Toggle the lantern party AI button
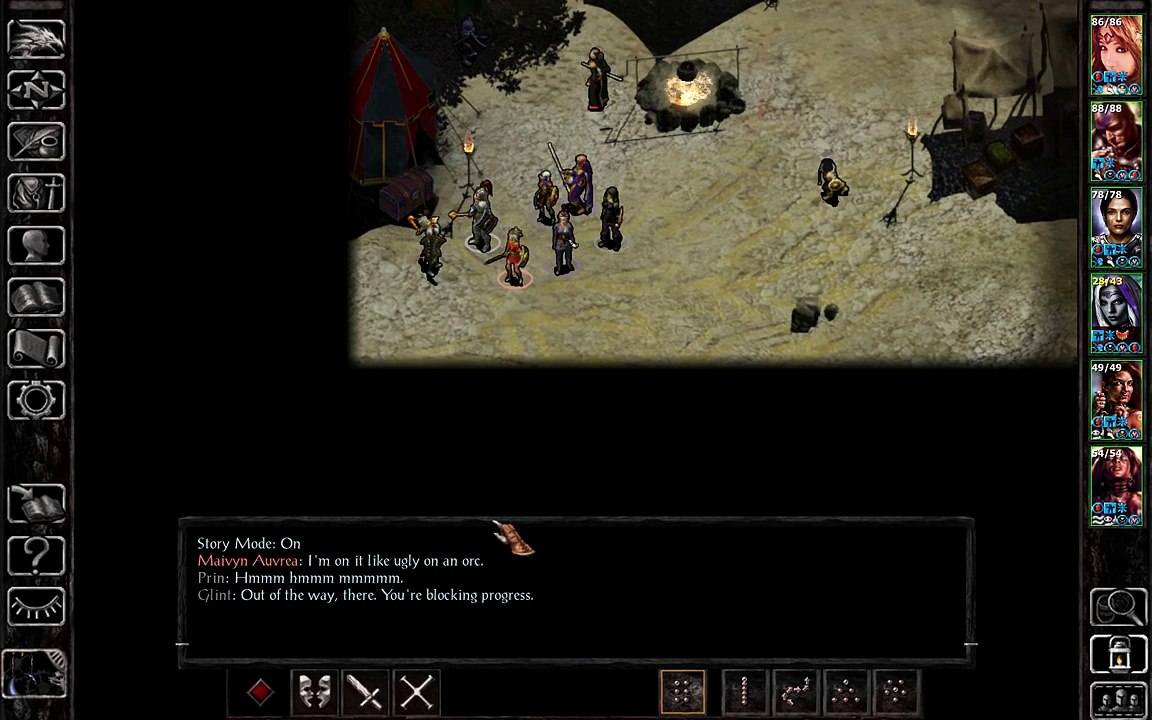1152x720 pixels. (1118, 655)
